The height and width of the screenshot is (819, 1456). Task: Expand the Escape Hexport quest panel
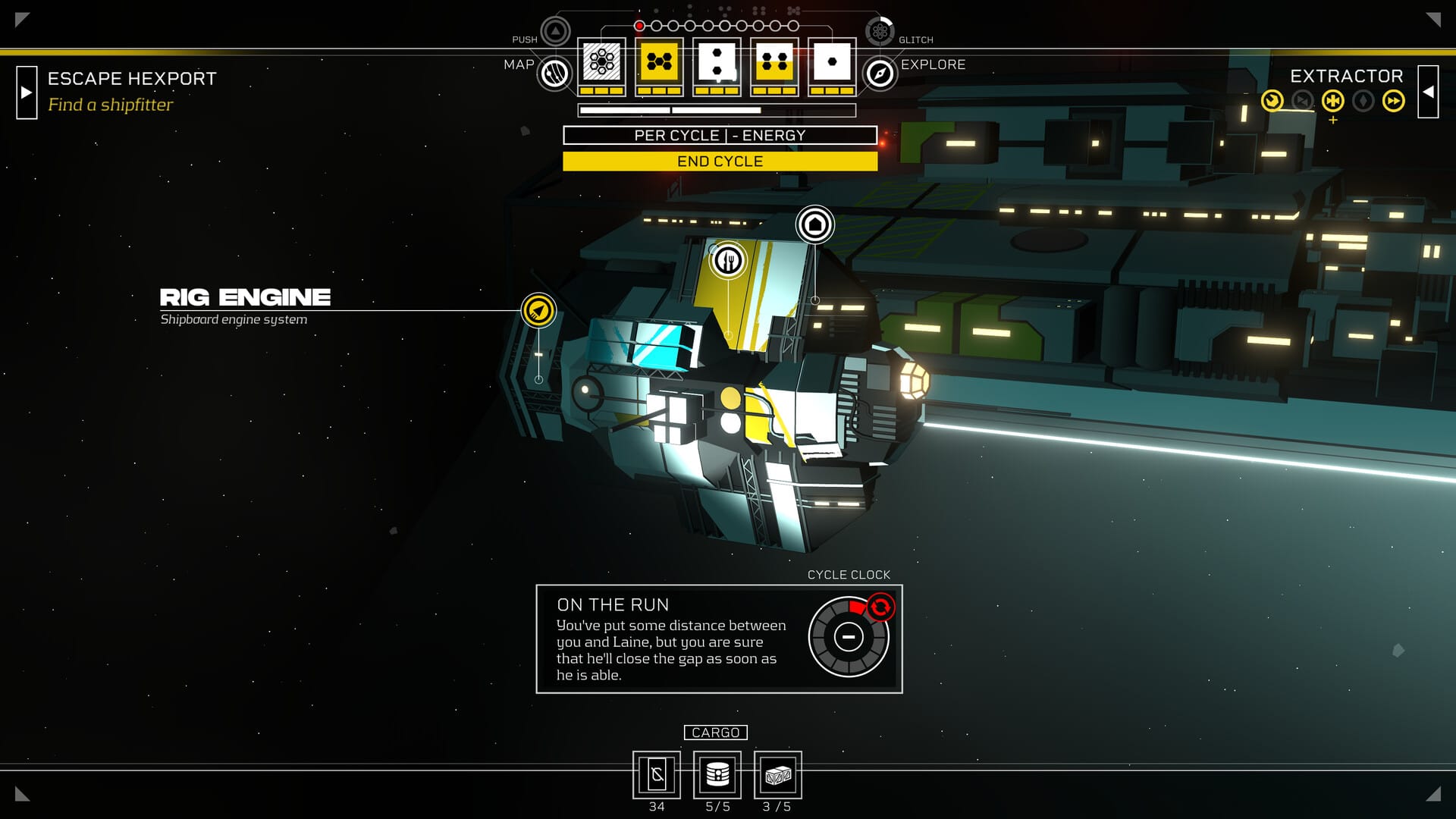[x=27, y=93]
